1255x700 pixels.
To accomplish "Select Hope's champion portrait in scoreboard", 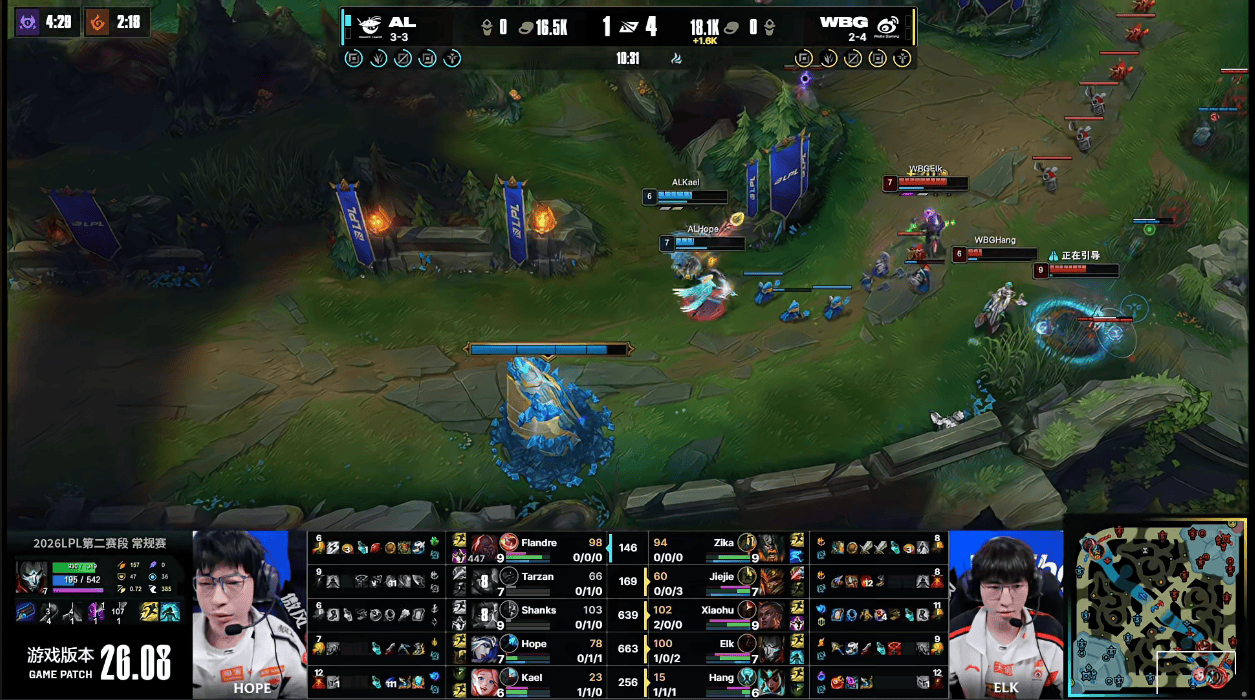I will (x=484, y=648).
